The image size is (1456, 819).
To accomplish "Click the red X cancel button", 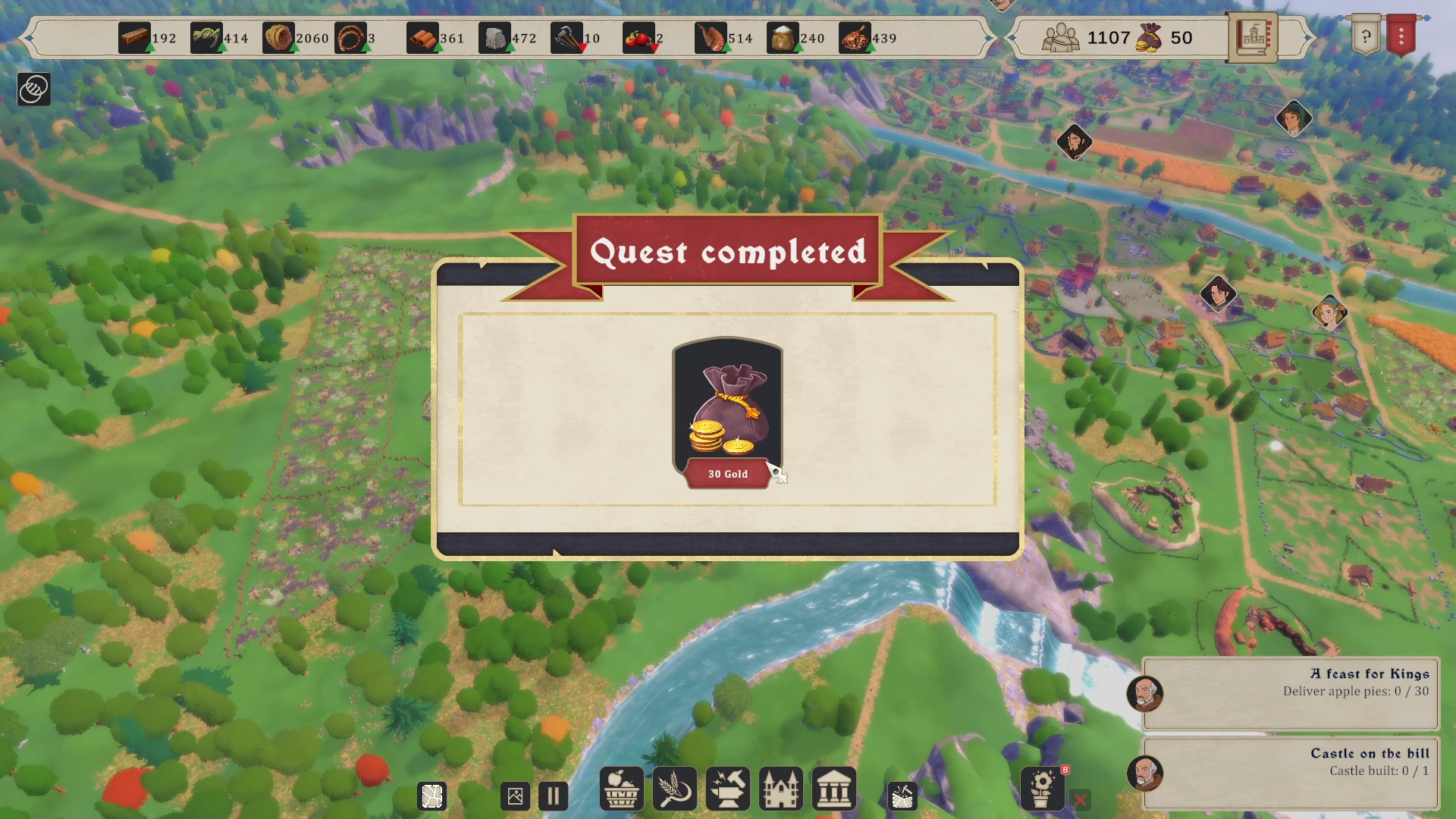I will (1081, 799).
